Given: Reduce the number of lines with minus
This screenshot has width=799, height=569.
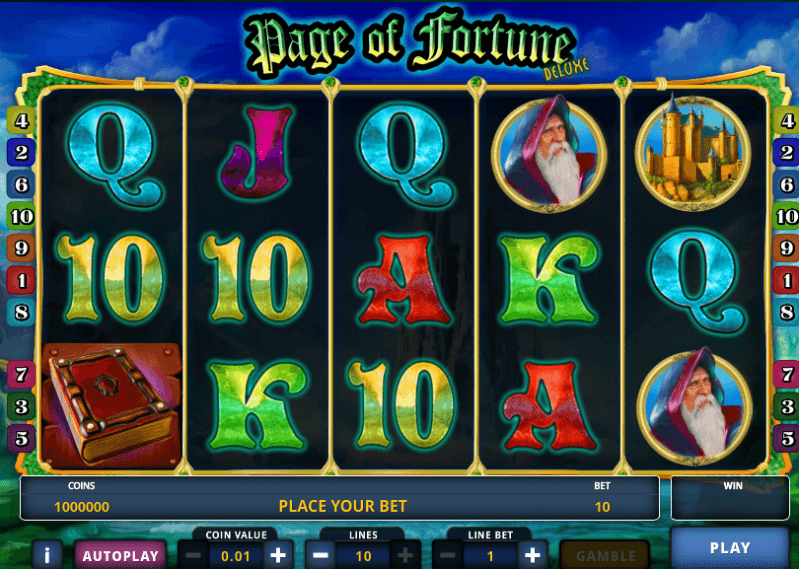Looking at the screenshot, I should click(321, 554).
